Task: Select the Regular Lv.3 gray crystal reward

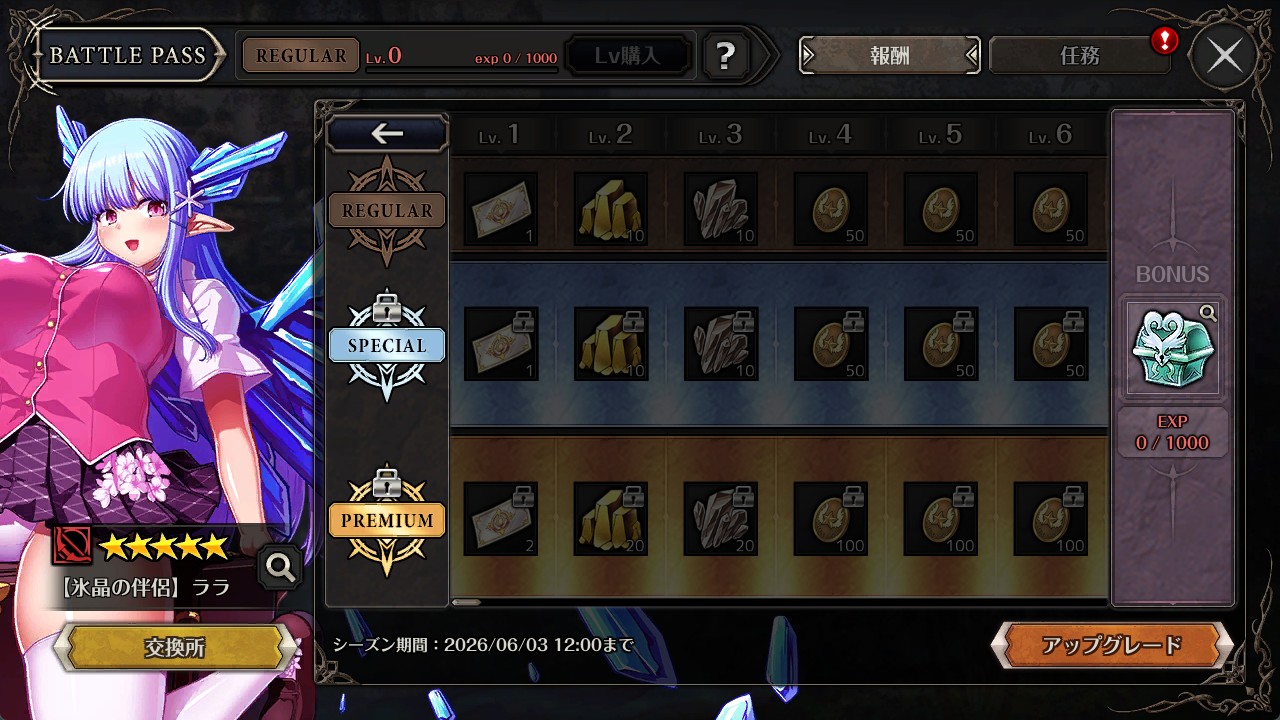Action: [x=720, y=209]
